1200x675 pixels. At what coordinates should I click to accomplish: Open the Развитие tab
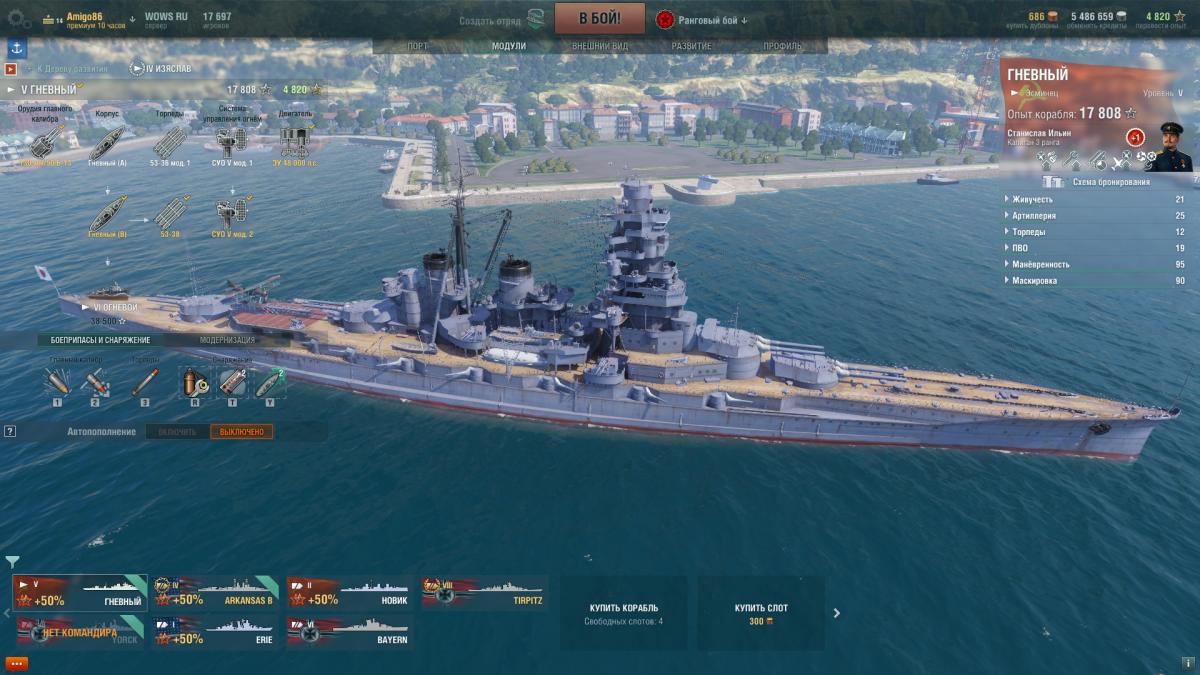(x=691, y=46)
